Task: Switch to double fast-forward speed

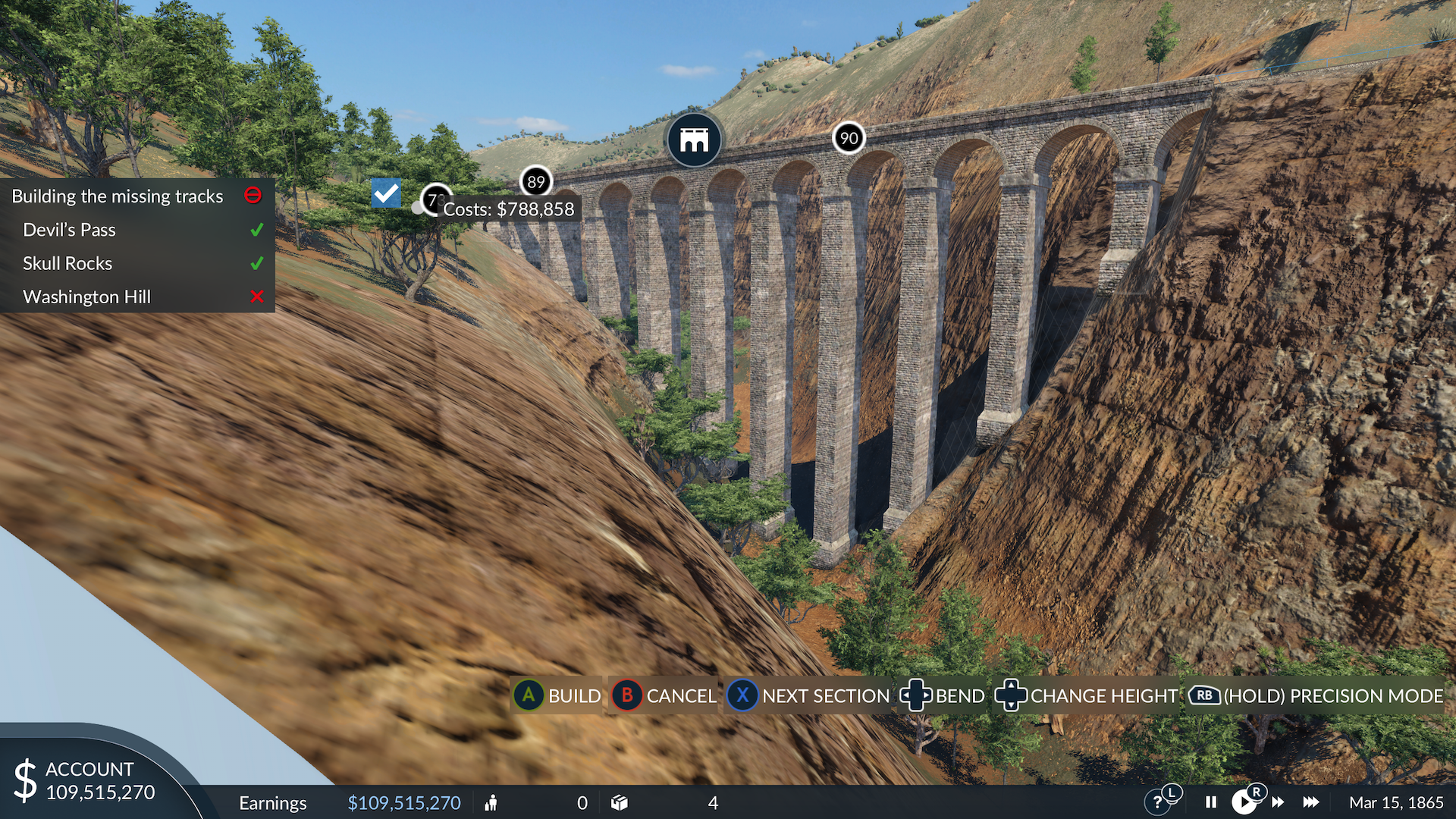Action: (x=1278, y=802)
